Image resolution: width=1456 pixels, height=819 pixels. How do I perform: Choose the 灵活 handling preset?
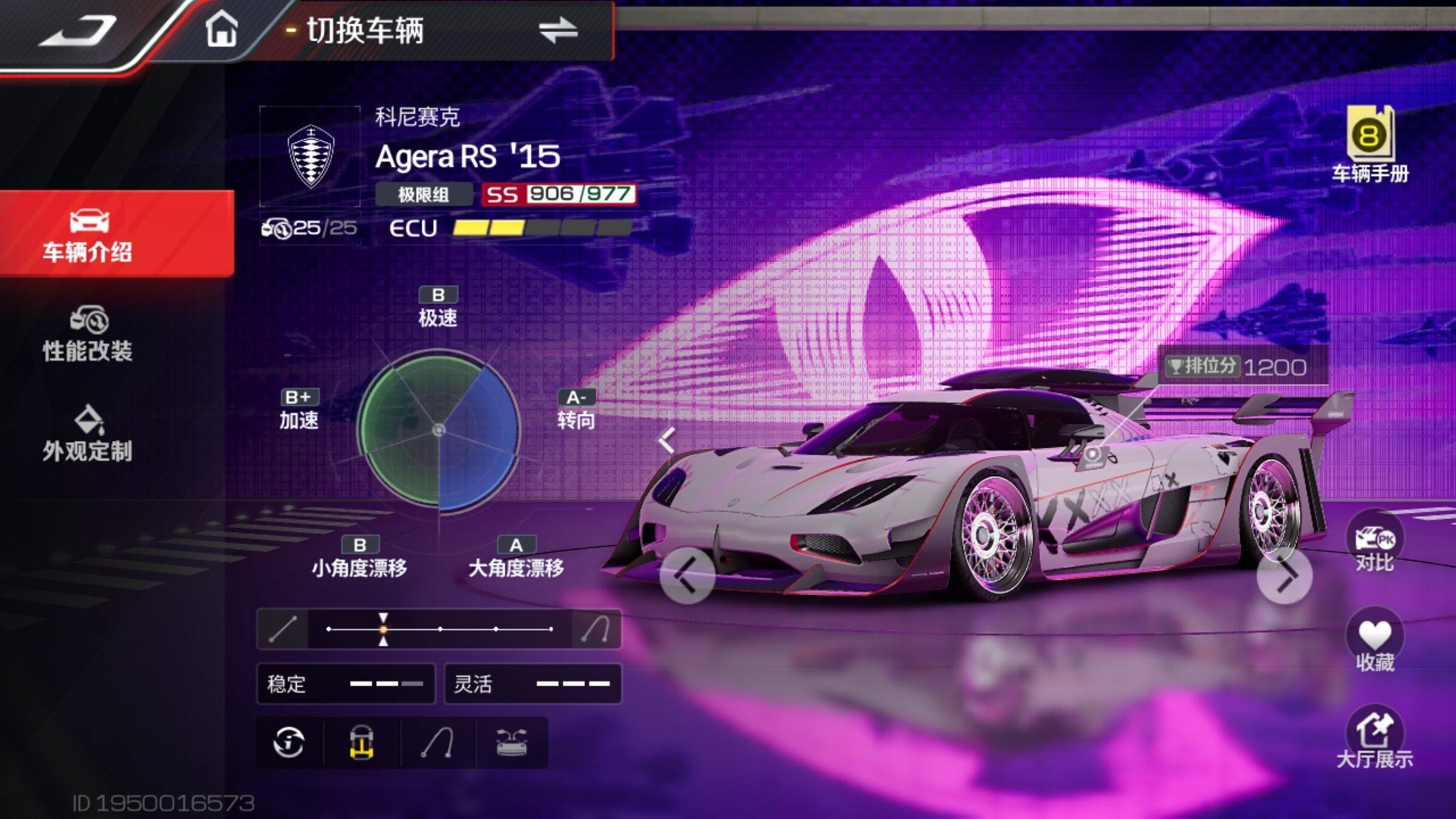tap(533, 684)
